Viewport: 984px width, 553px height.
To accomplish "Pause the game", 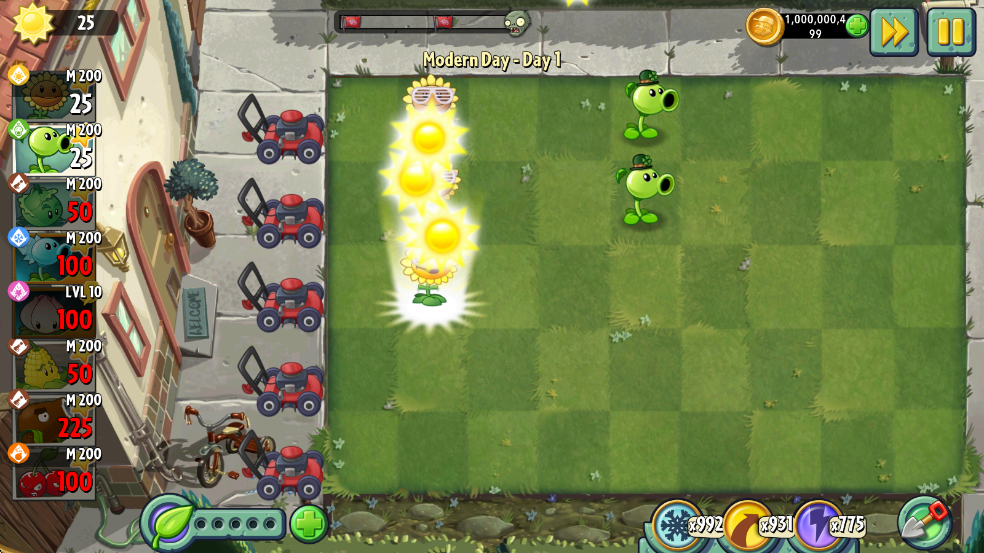I will (950, 32).
